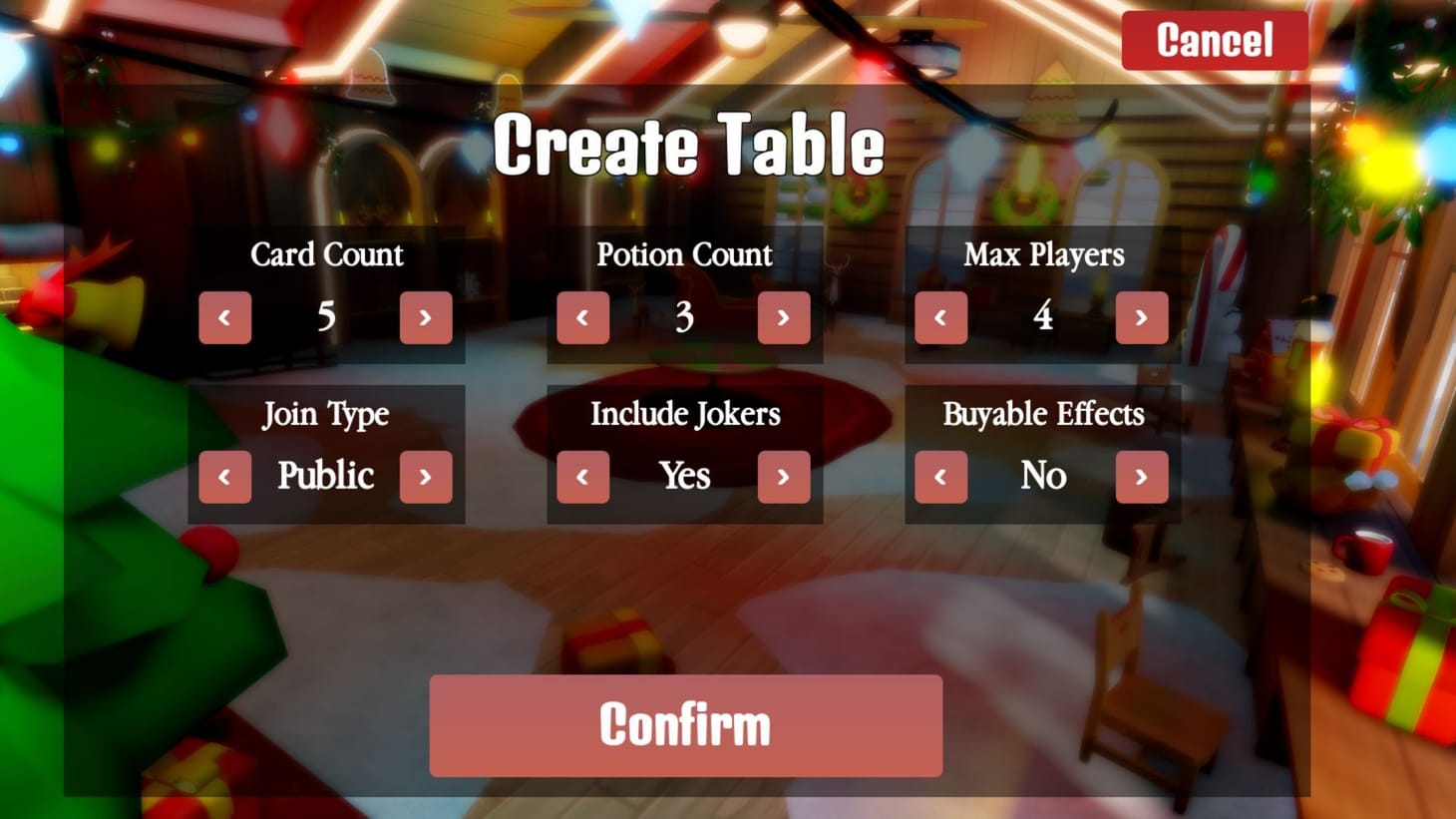Image resolution: width=1456 pixels, height=819 pixels.
Task: Click the Join Type value Public
Action: 325,477
